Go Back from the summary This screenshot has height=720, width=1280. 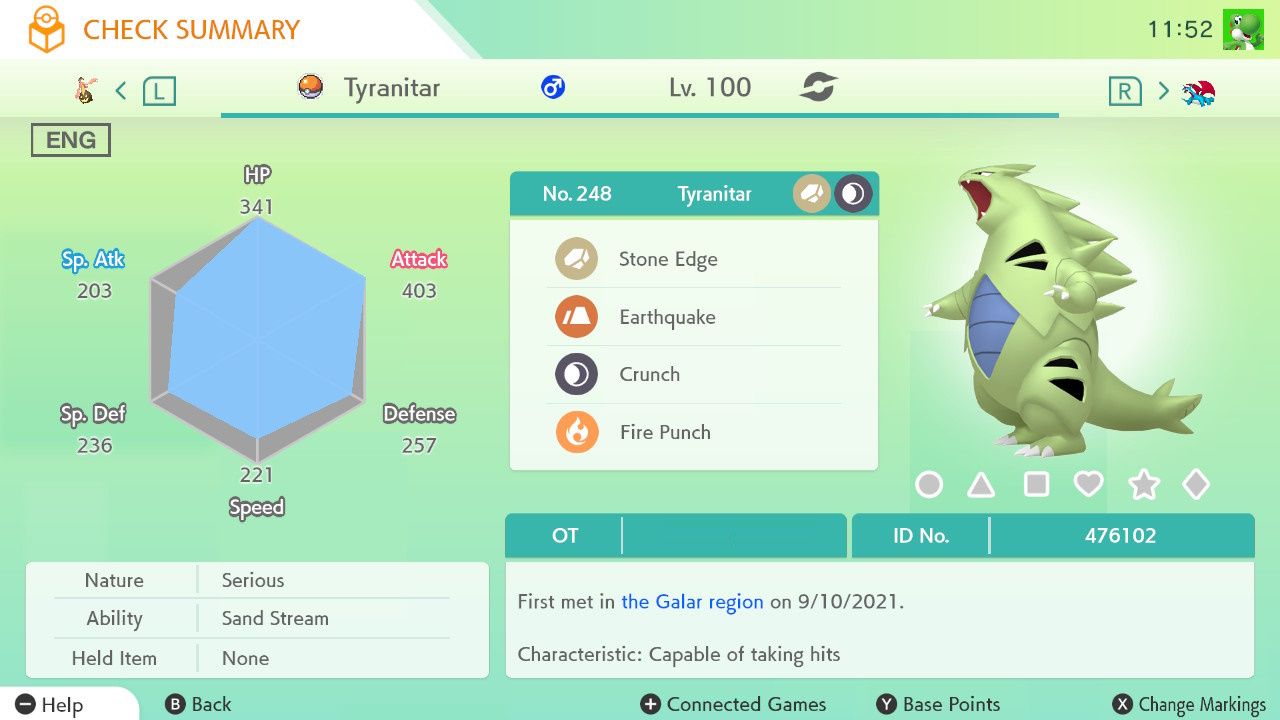coord(198,705)
